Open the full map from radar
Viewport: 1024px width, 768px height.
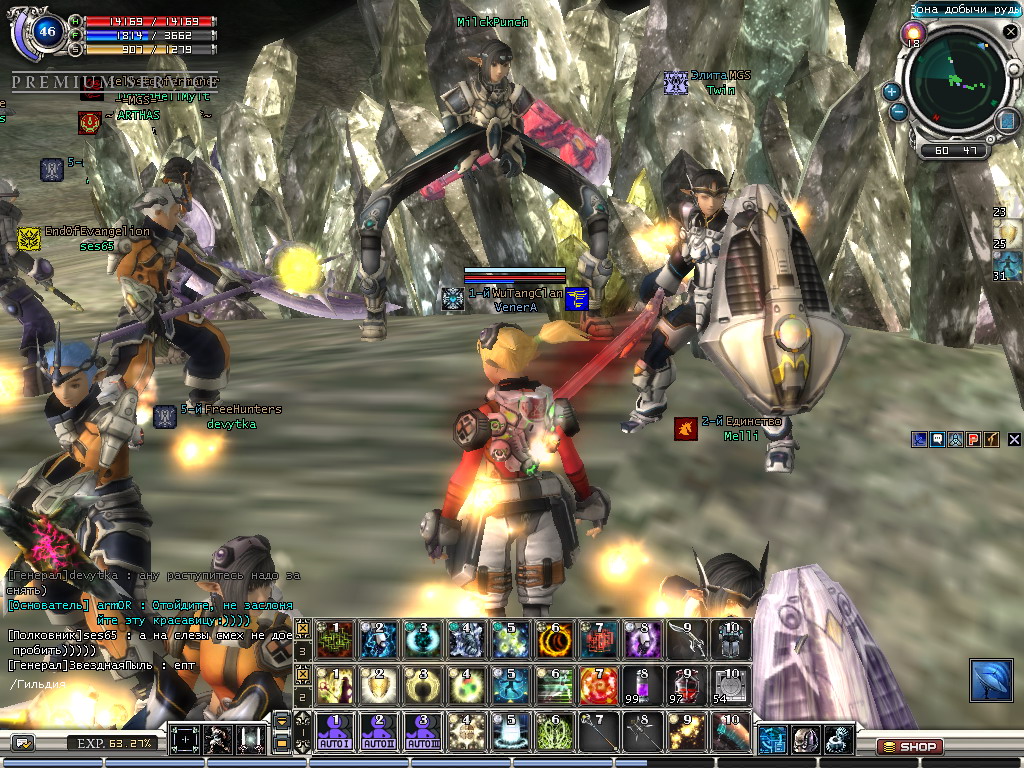[1006, 121]
